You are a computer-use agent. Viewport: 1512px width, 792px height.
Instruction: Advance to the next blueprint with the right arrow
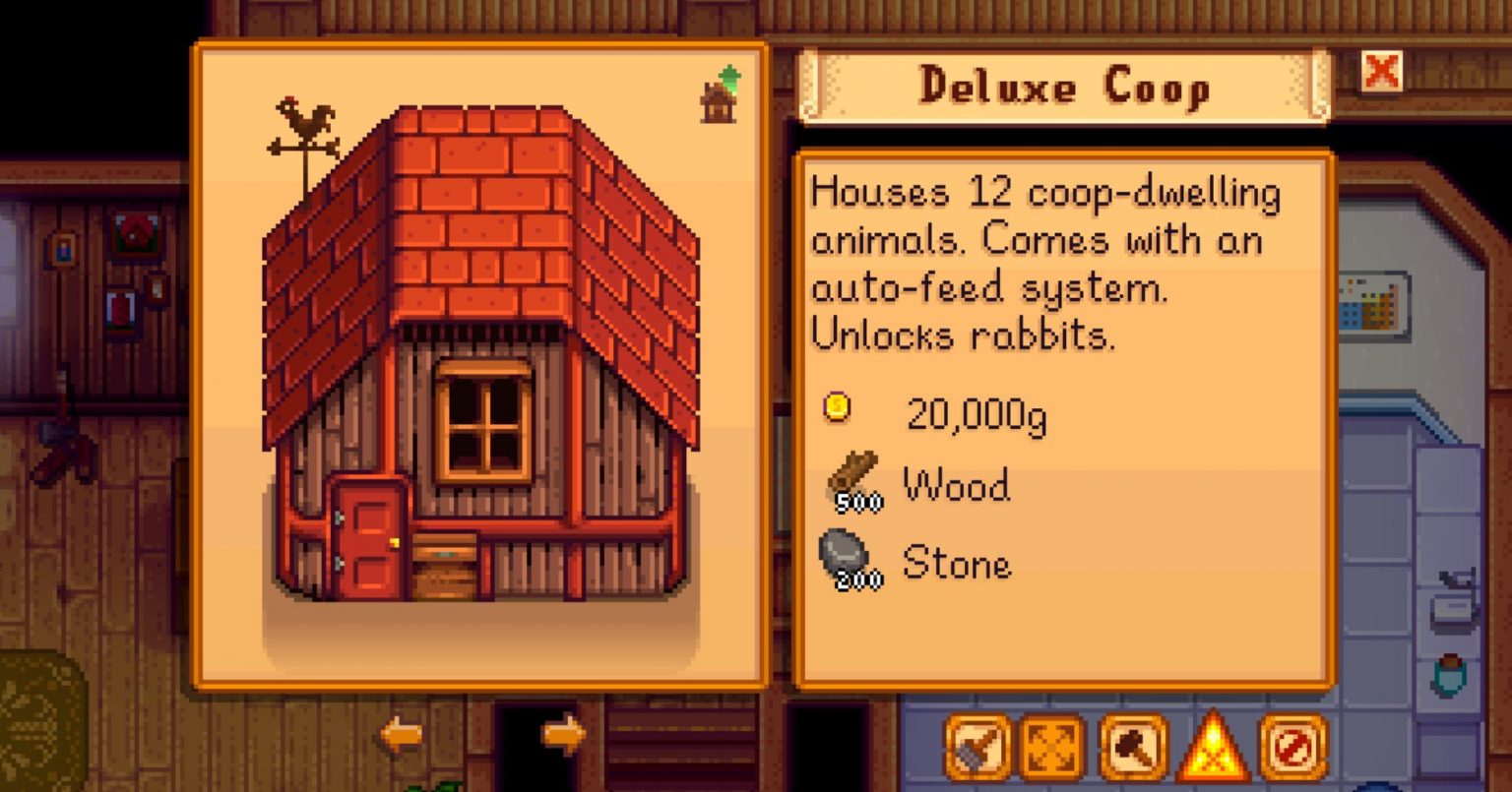pos(560,735)
